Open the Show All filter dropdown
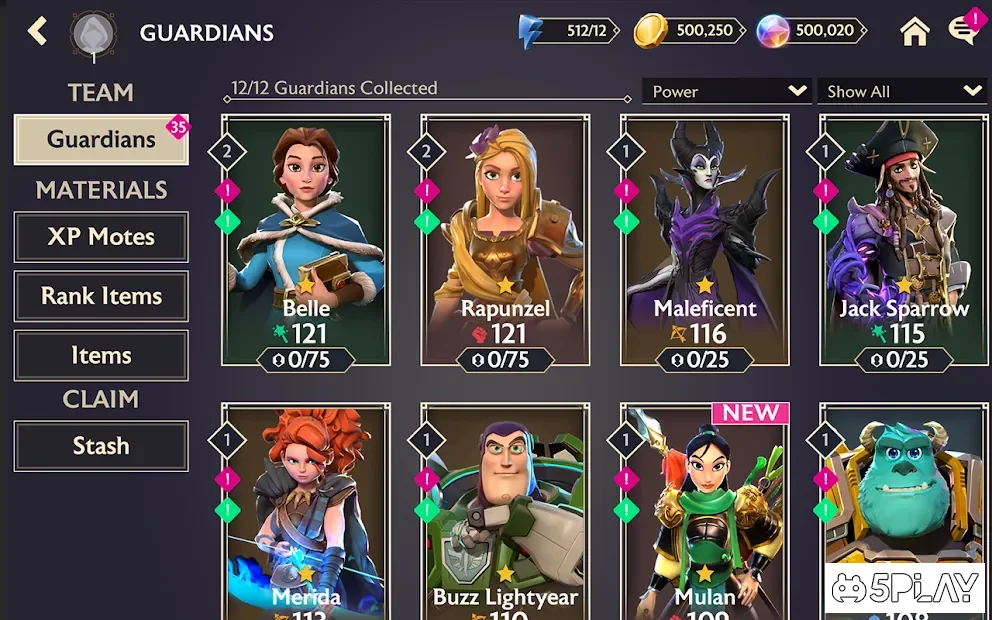This screenshot has width=992, height=620. (903, 91)
